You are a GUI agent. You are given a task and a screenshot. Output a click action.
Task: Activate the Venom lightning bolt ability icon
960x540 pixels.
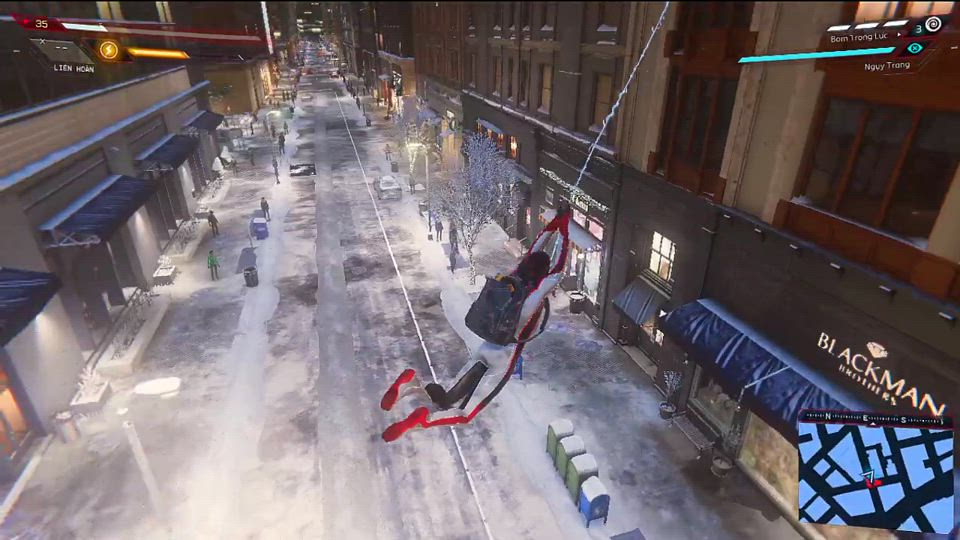(x=108, y=49)
